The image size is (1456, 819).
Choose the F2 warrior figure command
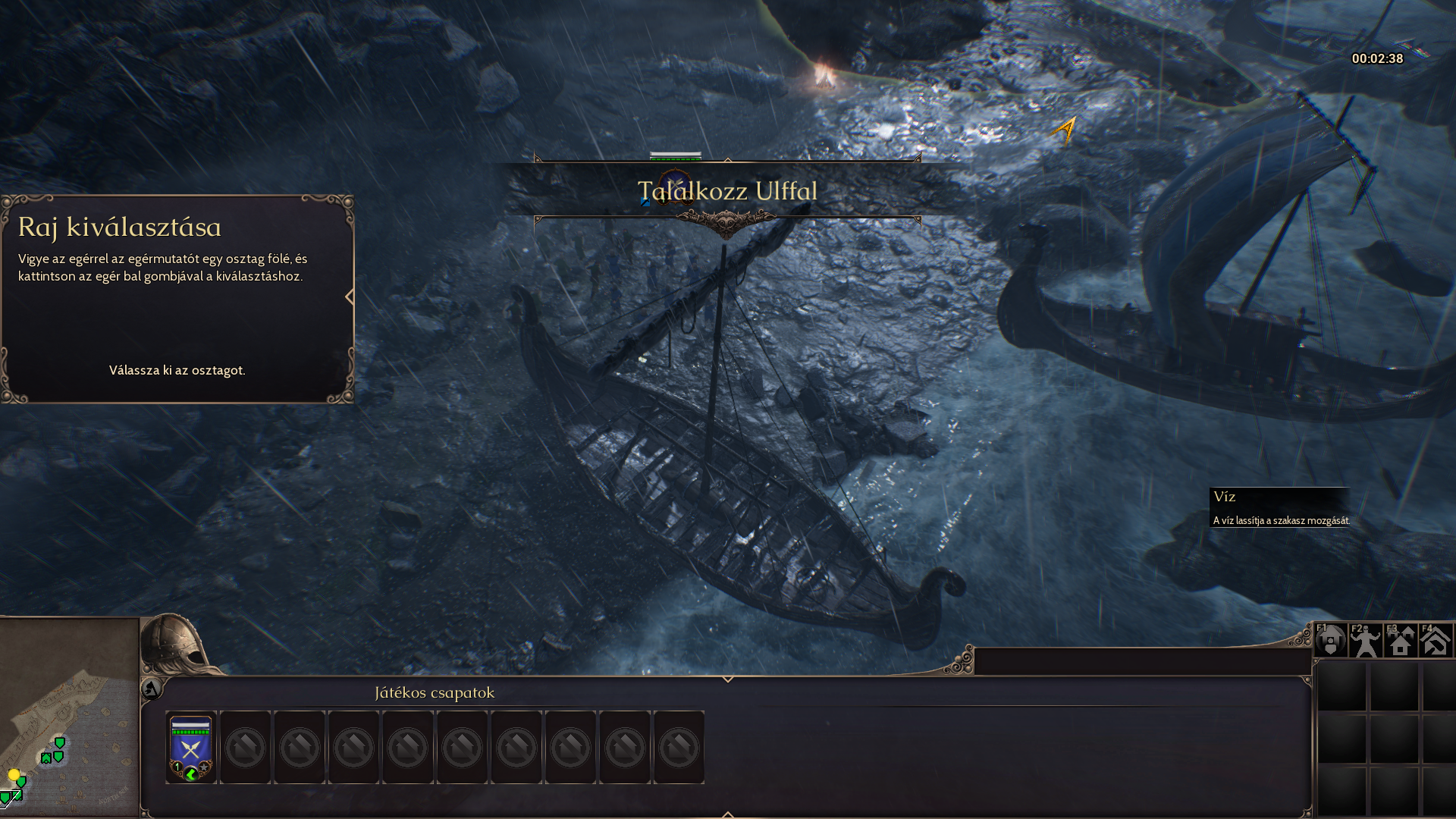pos(1365,642)
